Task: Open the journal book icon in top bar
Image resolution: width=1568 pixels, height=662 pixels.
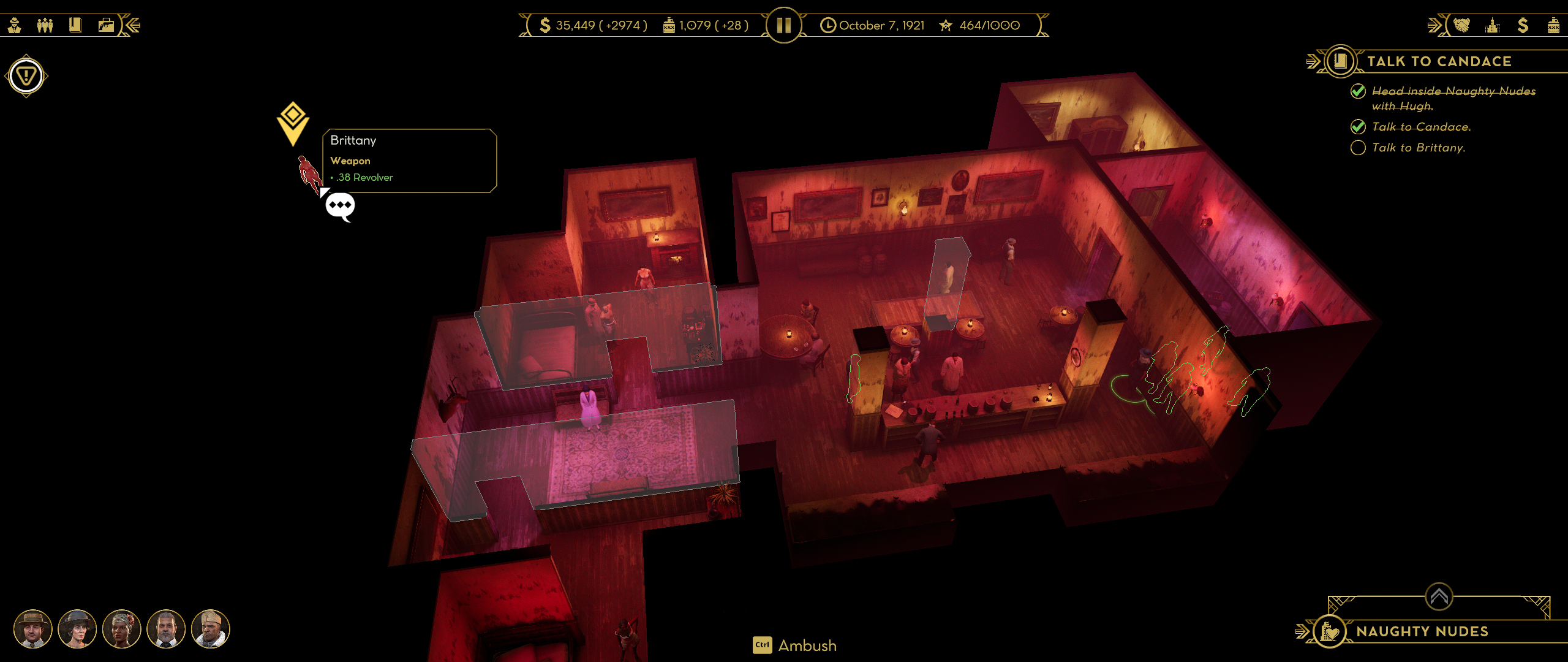Action: point(75,25)
